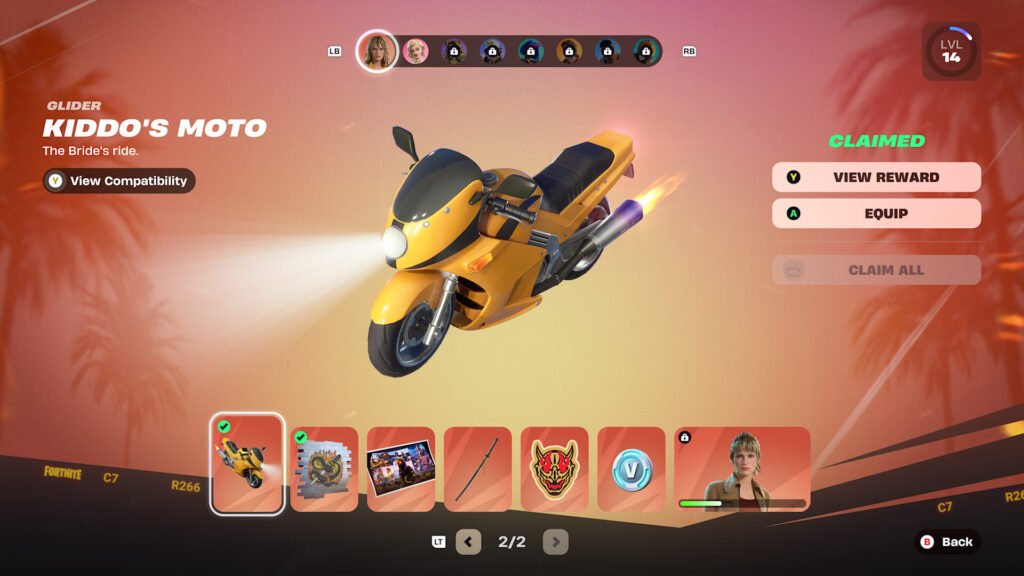Viewport: 1024px width, 576px height.
Task: Go back with the Back button
Action: coord(946,542)
